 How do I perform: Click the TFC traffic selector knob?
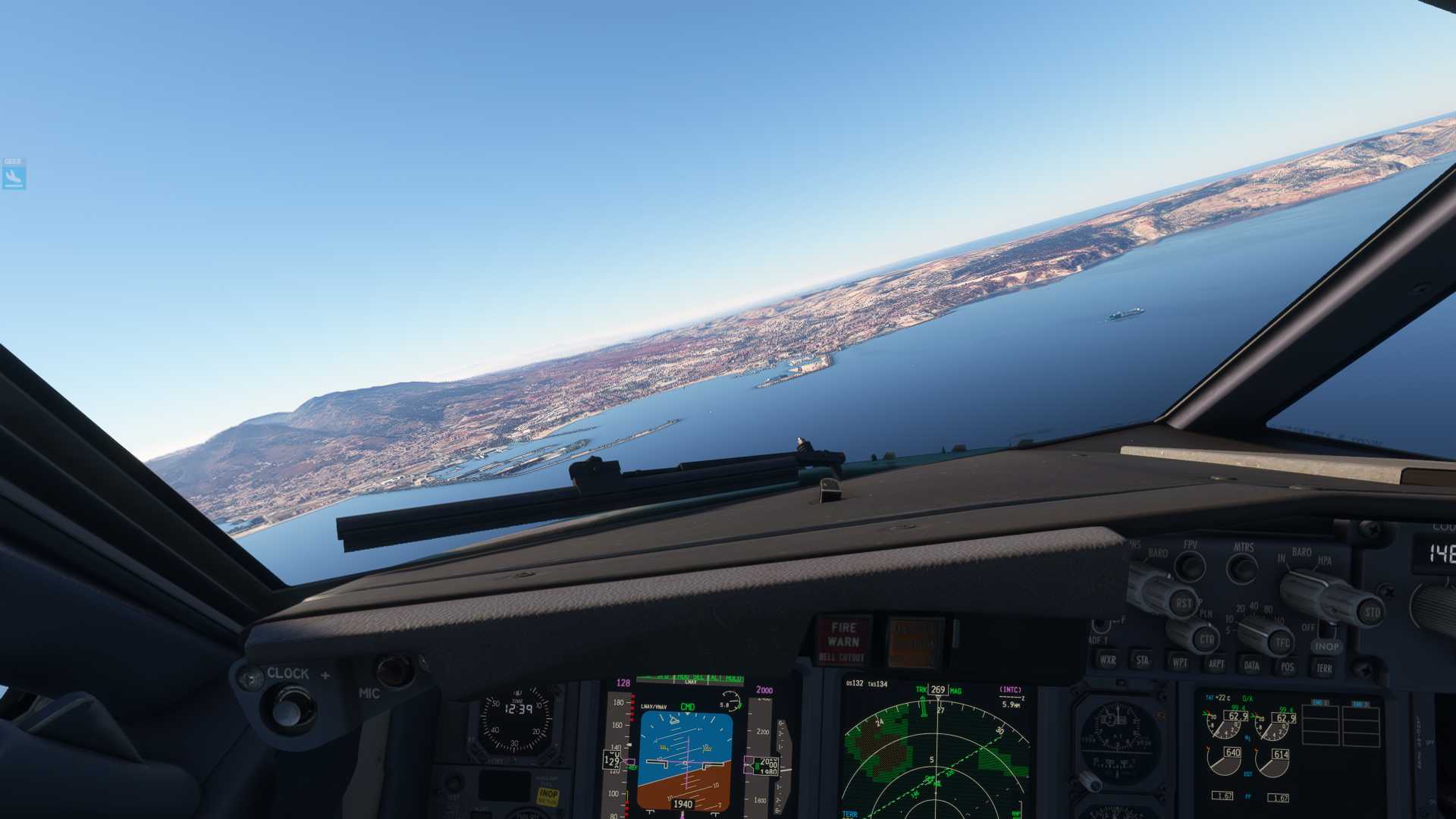[1282, 642]
